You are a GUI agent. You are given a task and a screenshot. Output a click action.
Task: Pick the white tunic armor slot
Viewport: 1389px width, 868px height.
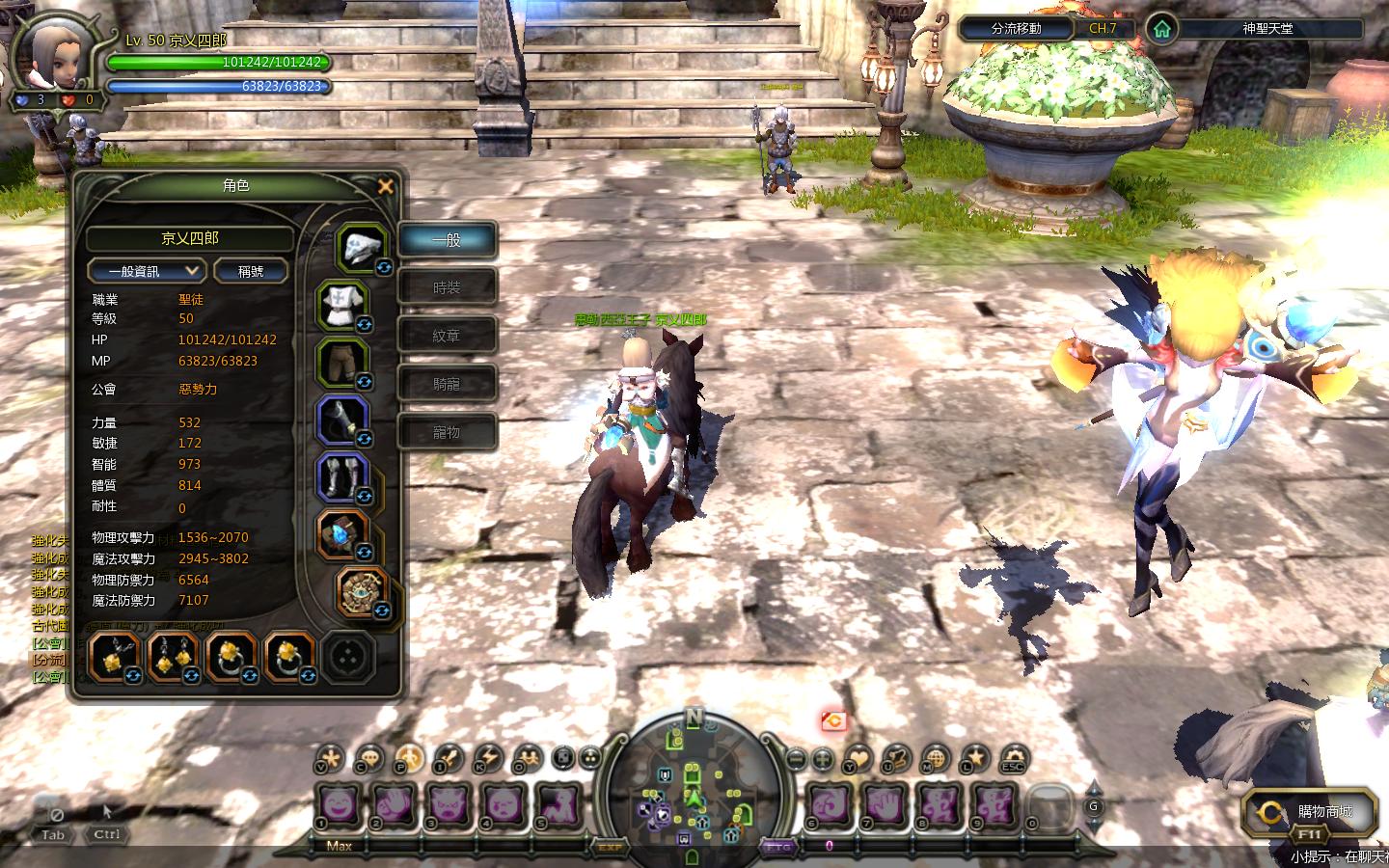tap(341, 303)
